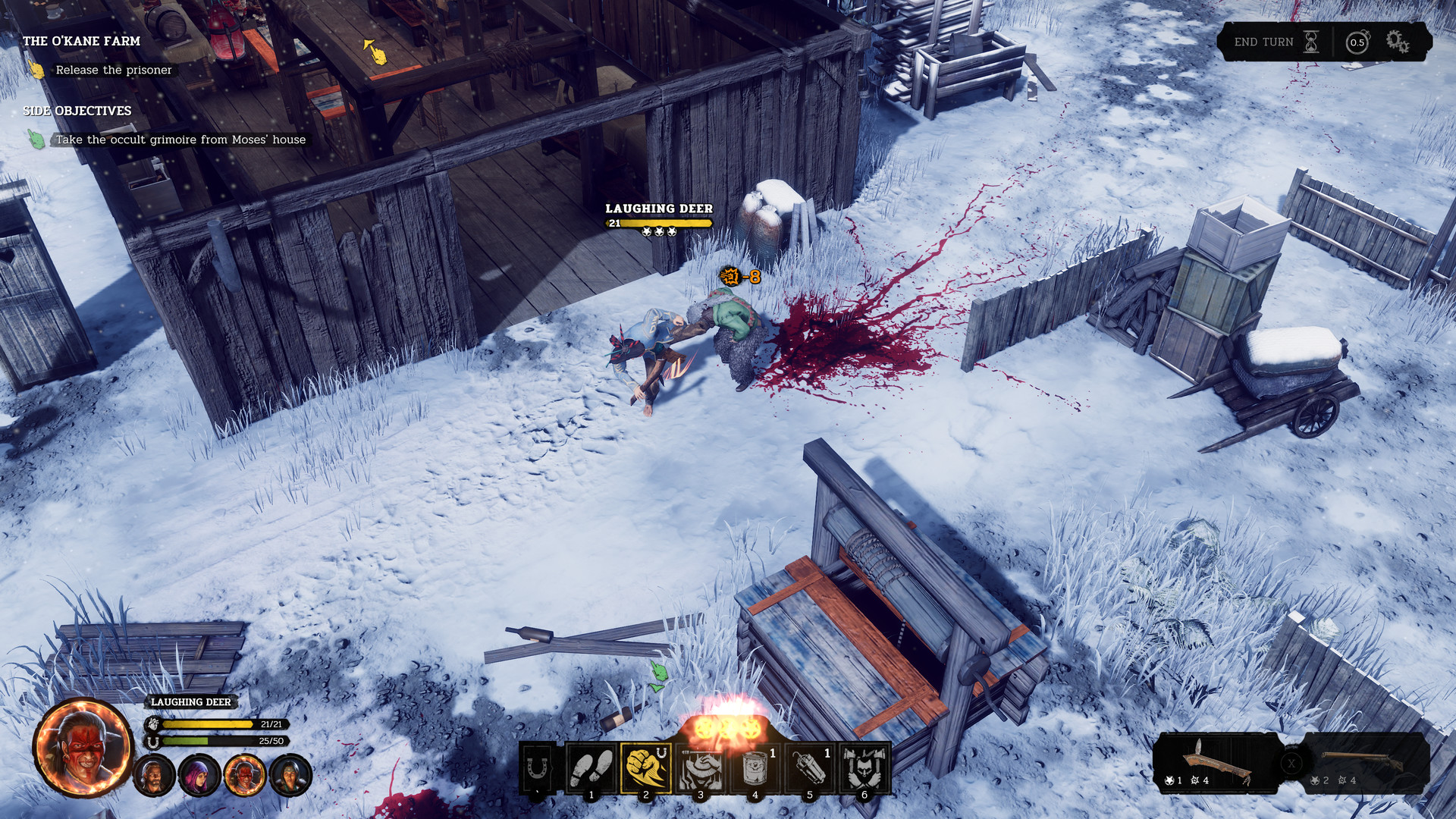Click the objective 'Release the prisoner'

click(112, 69)
